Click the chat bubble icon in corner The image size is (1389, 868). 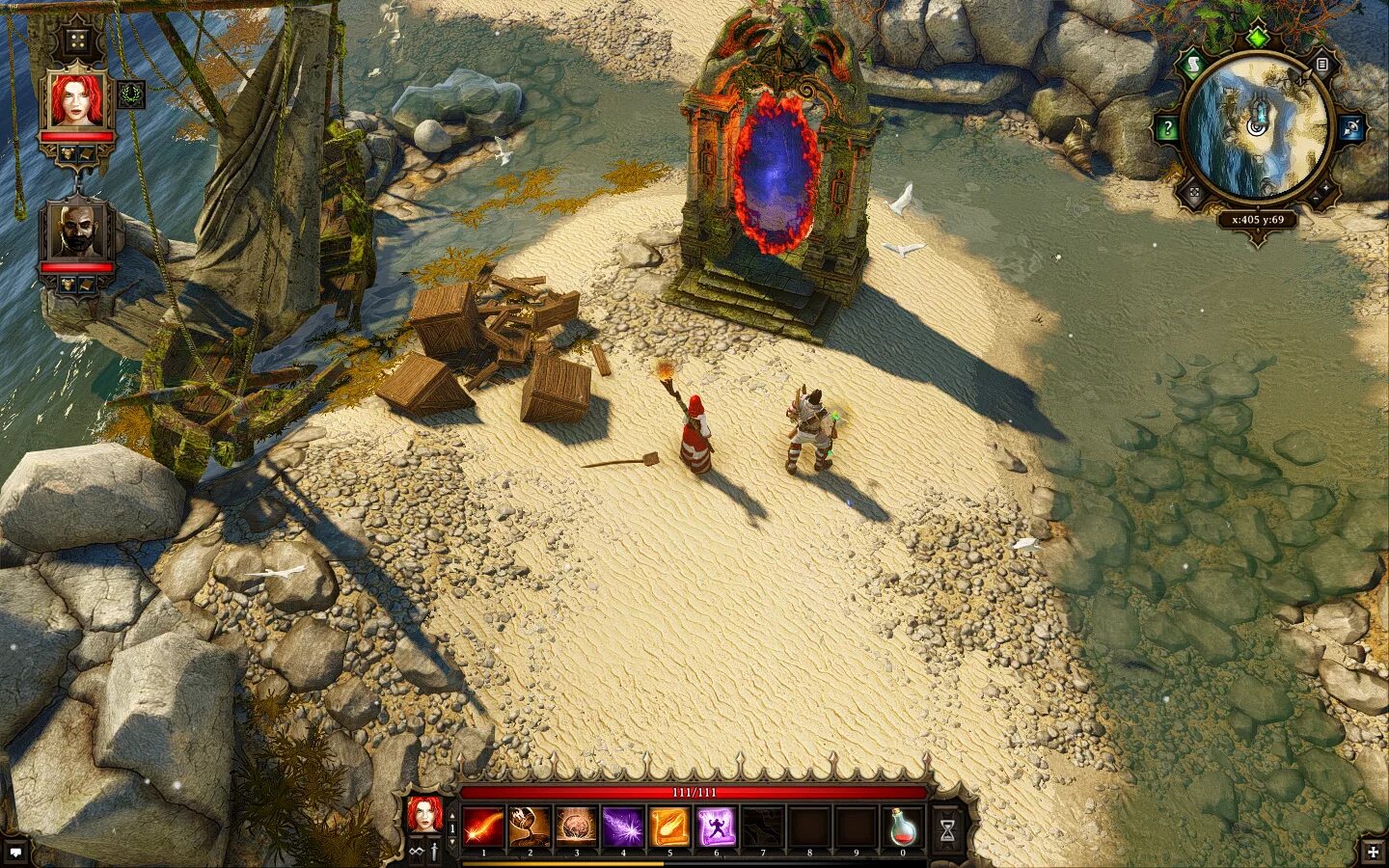coord(15,851)
